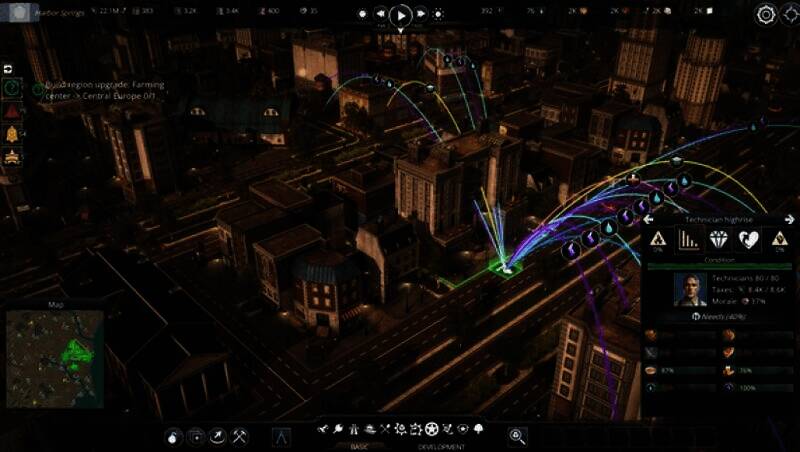Choose the airplane build category
The width and height of the screenshot is (800, 452).
(x=323, y=429)
